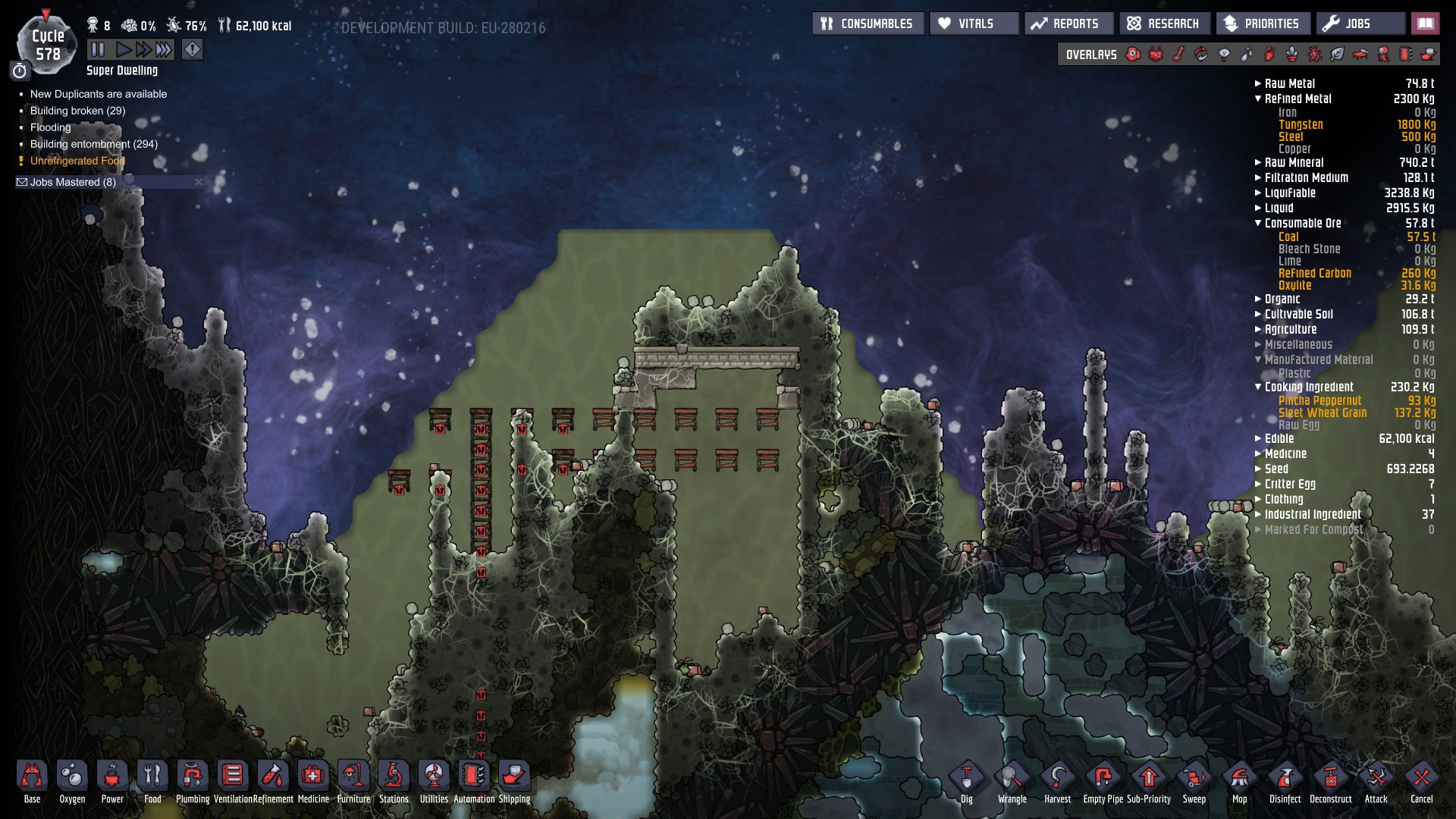Dismiss the Jobs Mastered notification

(x=199, y=182)
